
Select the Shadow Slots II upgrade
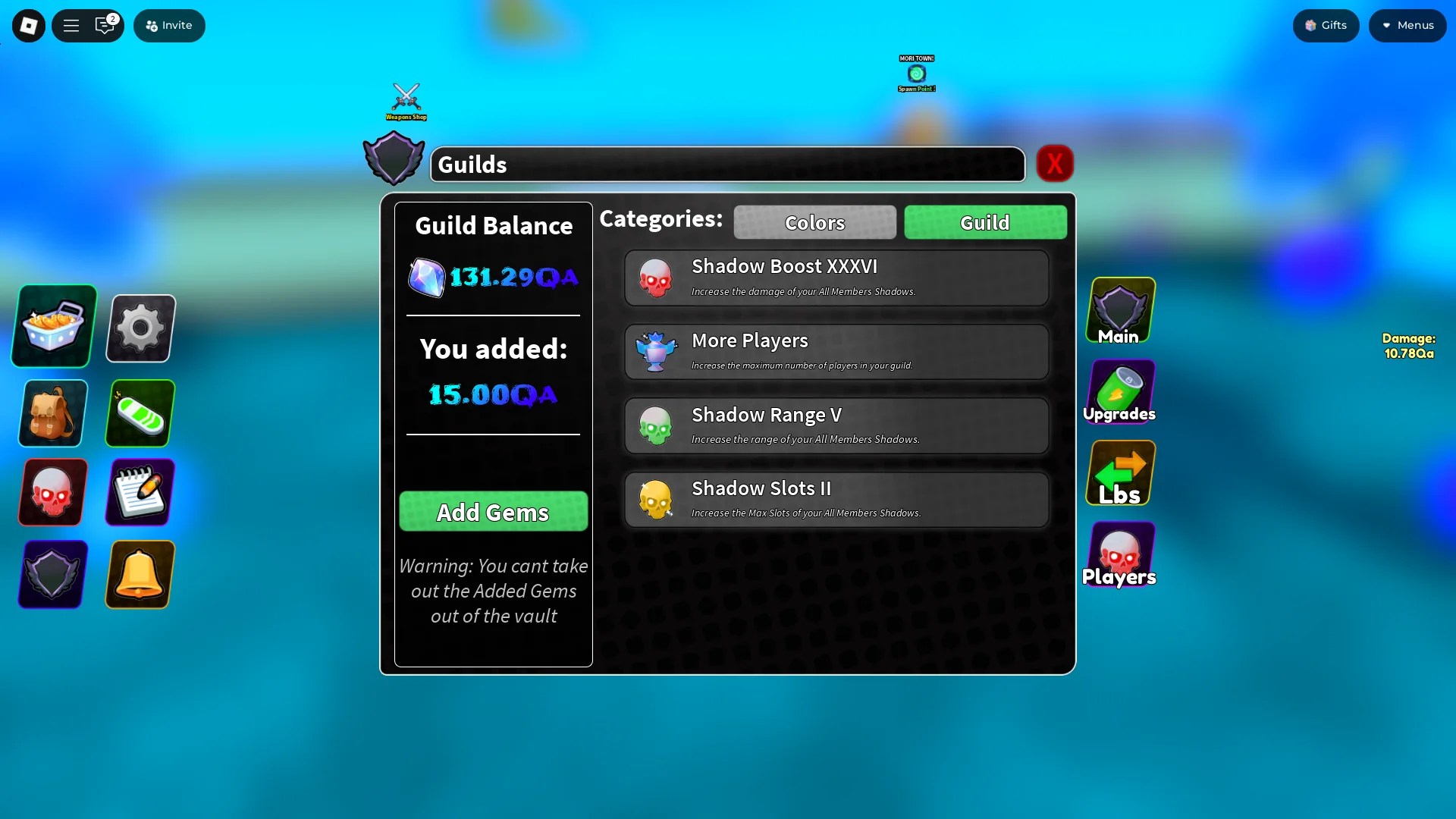[836, 499]
